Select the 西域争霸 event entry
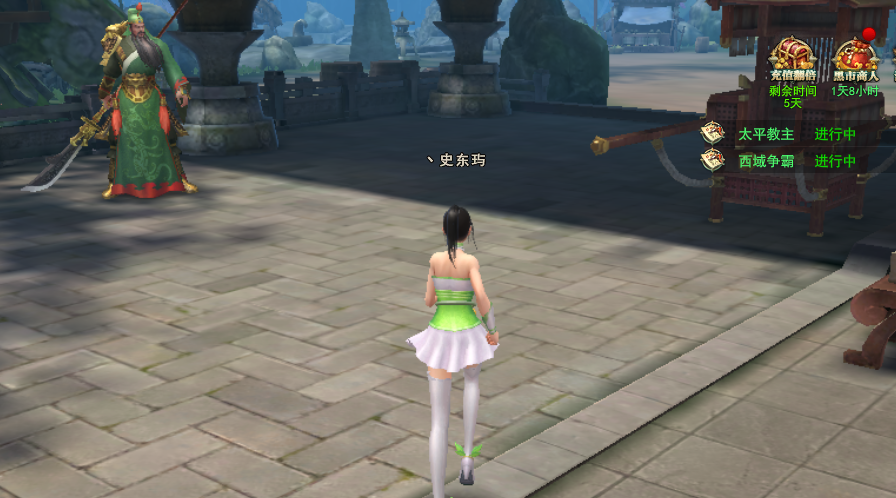This screenshot has height=498, width=896. [768, 161]
